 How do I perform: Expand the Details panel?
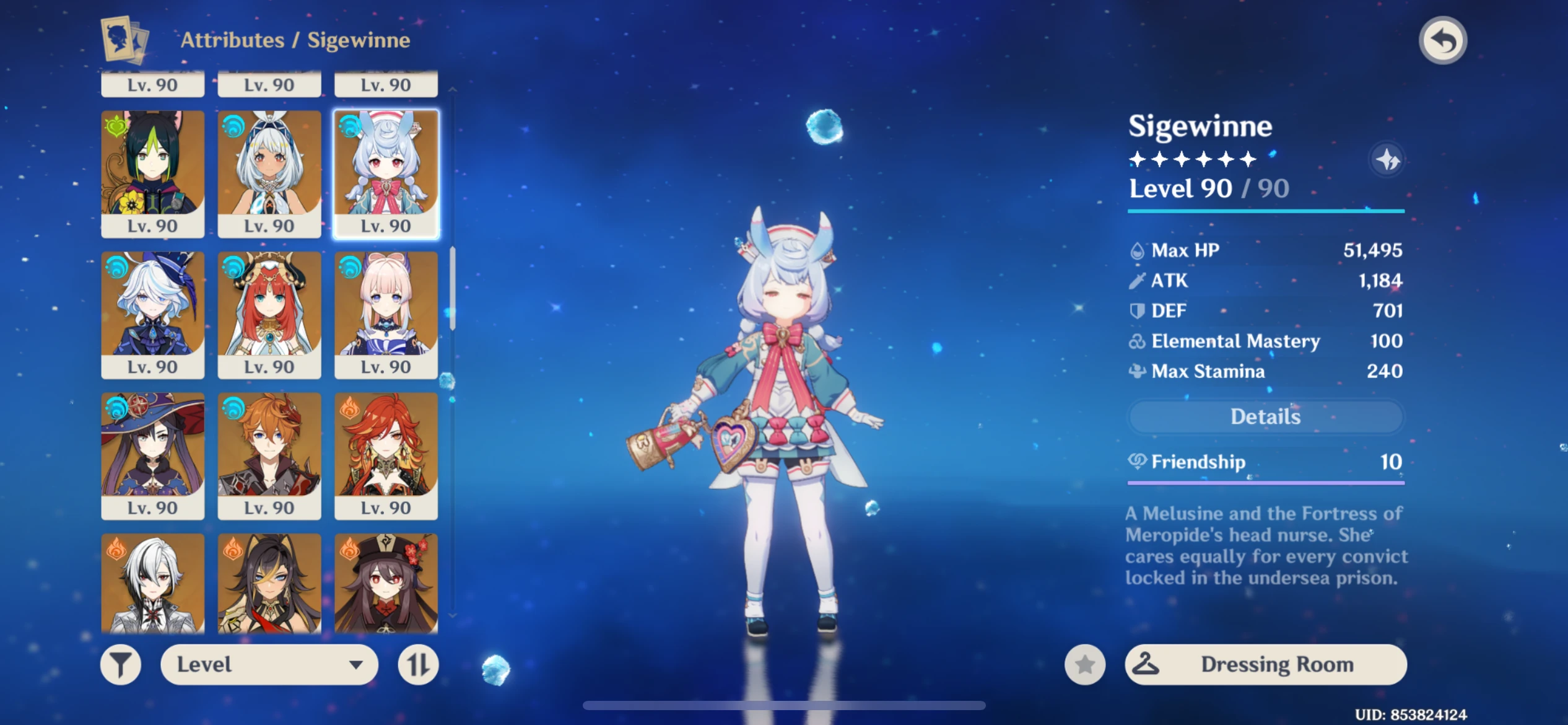[x=1265, y=416]
